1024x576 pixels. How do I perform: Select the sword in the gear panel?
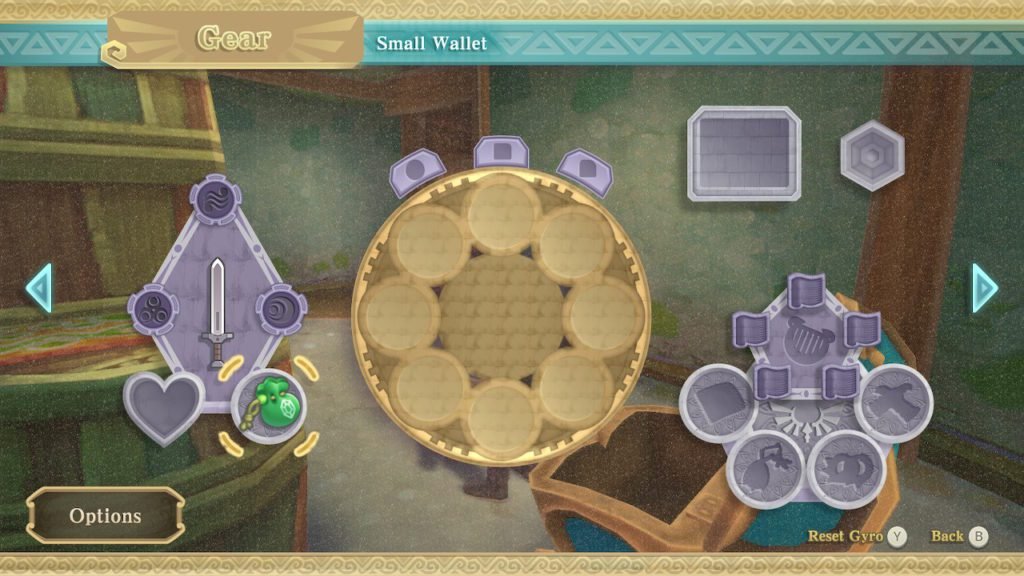(x=217, y=312)
